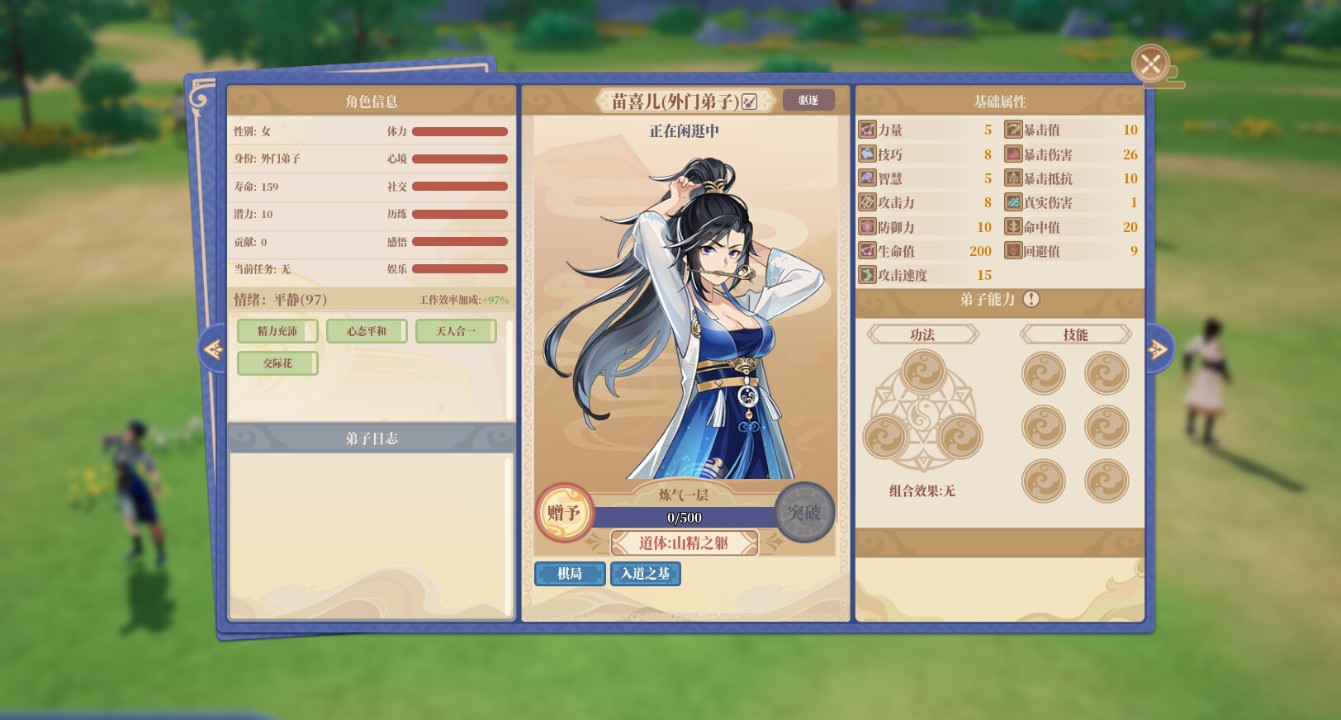Click the 入道之基 button
This screenshot has width=1341, height=720.
[646, 573]
